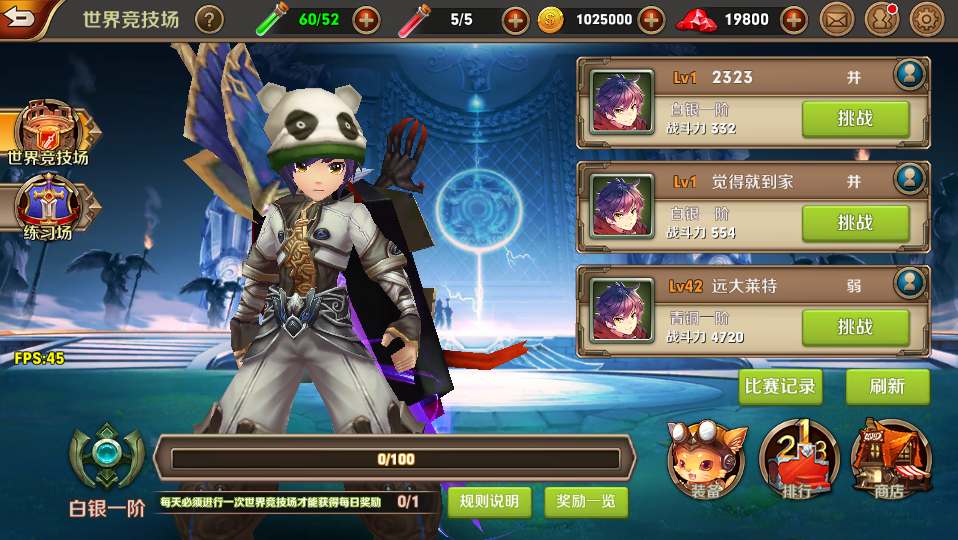This screenshot has width=958, height=540.
Task: Open the settings gear icon
Action: (927, 19)
